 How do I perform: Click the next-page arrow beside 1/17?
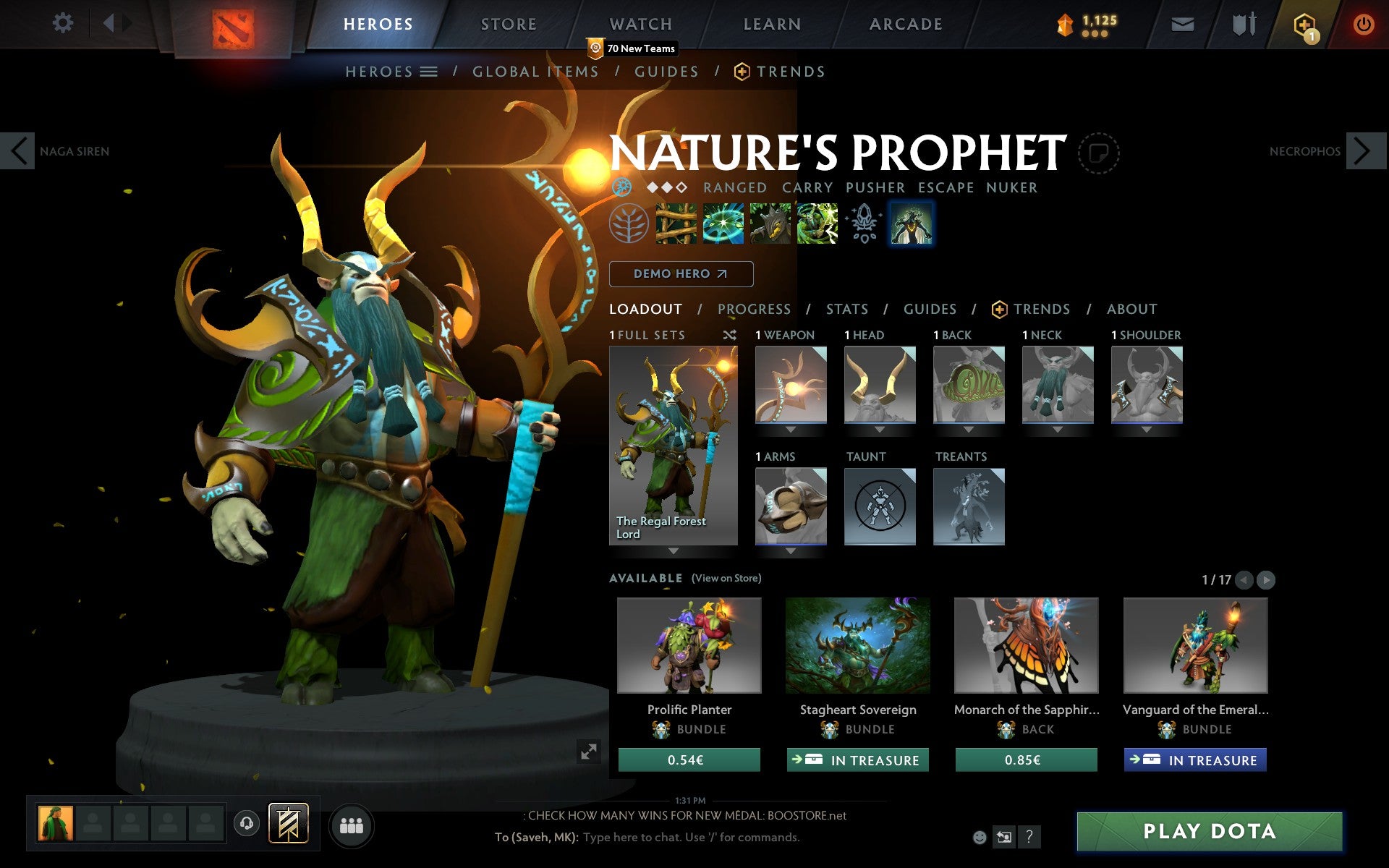1266,579
